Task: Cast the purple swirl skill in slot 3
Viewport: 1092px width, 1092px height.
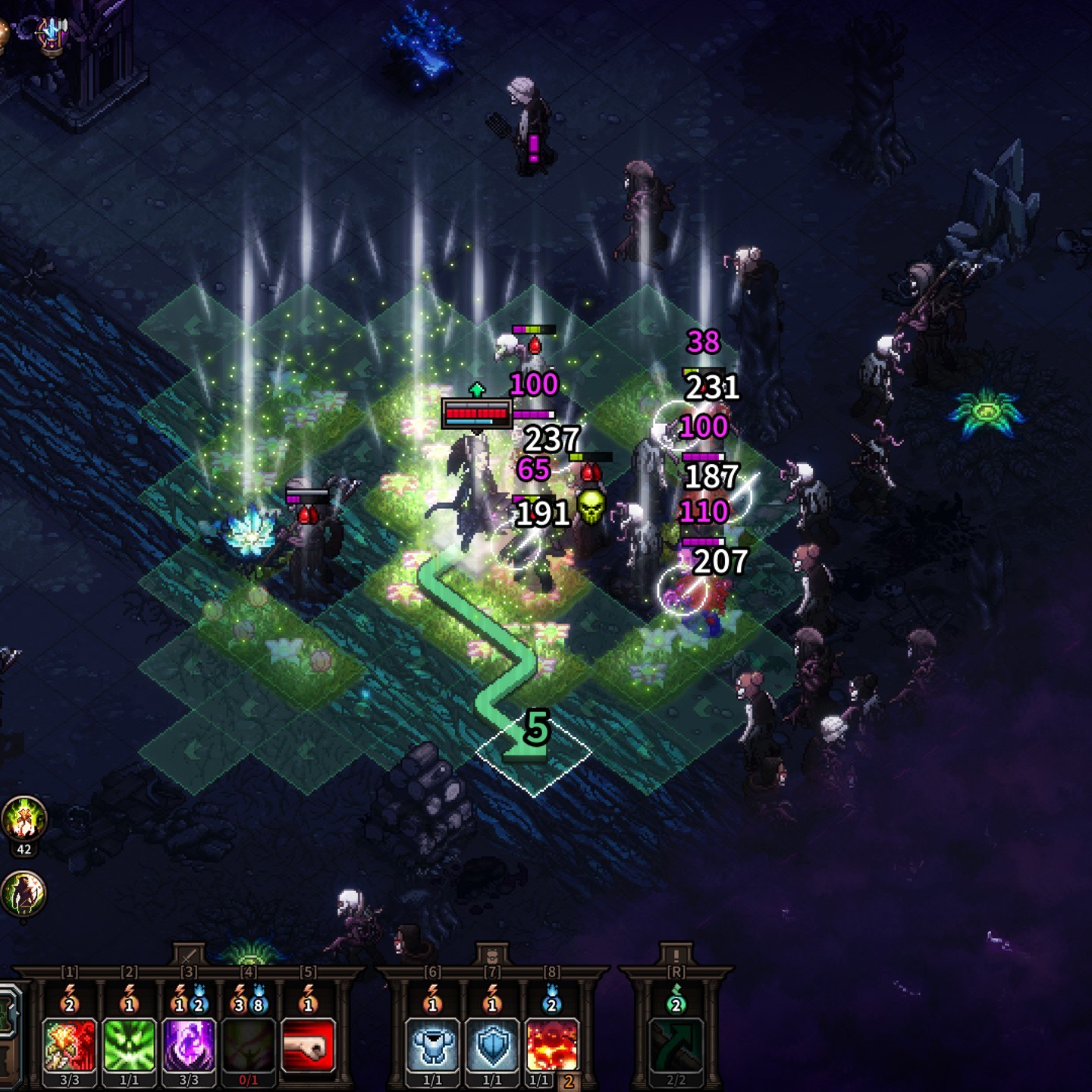Action: point(189,1045)
